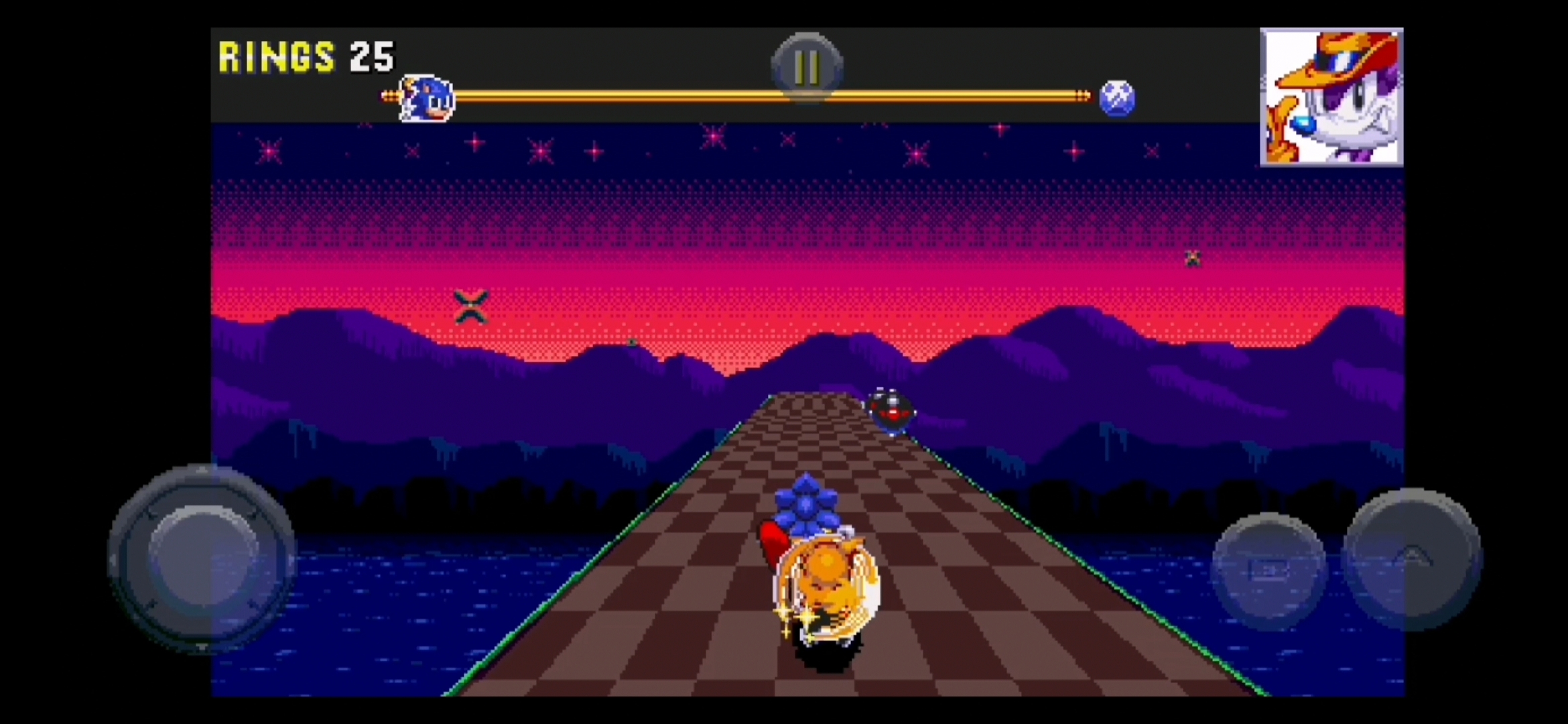Tap the up-arrow jump button
Image resolution: width=1568 pixels, height=724 pixels.
(1413, 559)
